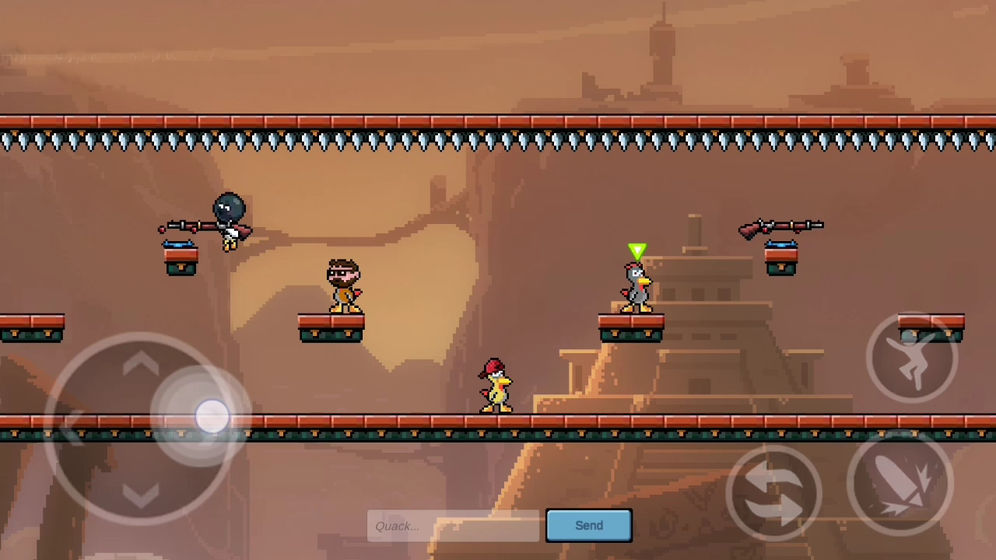Focus the Quack chat input box
Screen dimensions: 996x560
tap(455, 526)
